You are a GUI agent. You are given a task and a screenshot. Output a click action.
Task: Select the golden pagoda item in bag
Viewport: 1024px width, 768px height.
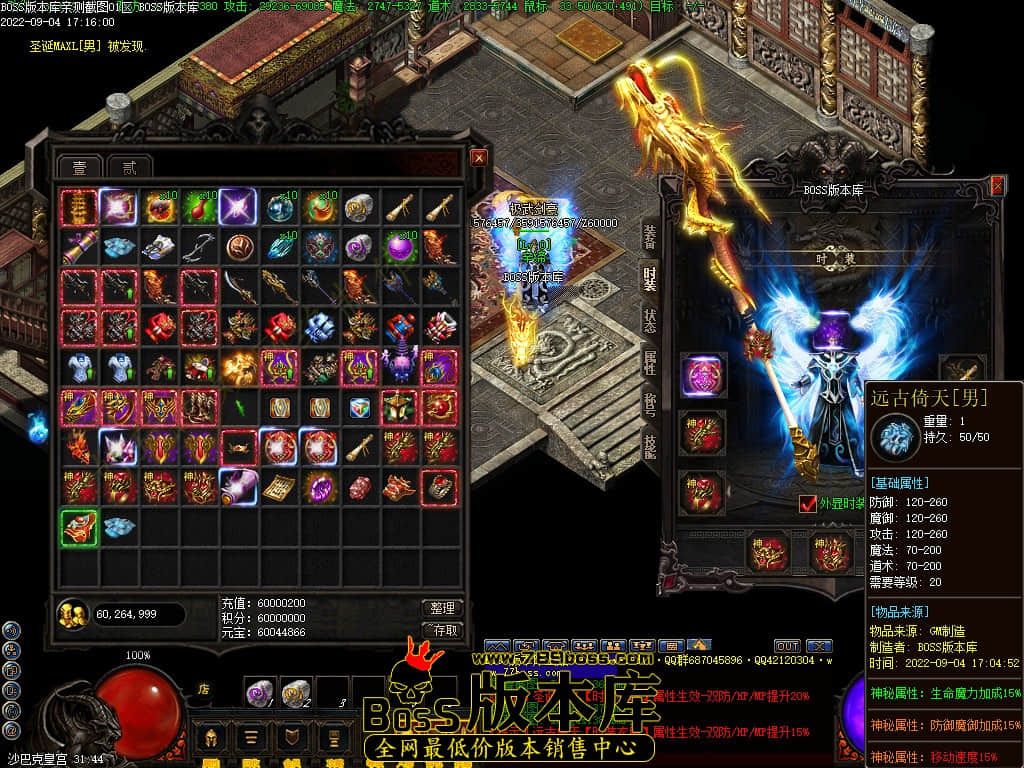click(78, 207)
